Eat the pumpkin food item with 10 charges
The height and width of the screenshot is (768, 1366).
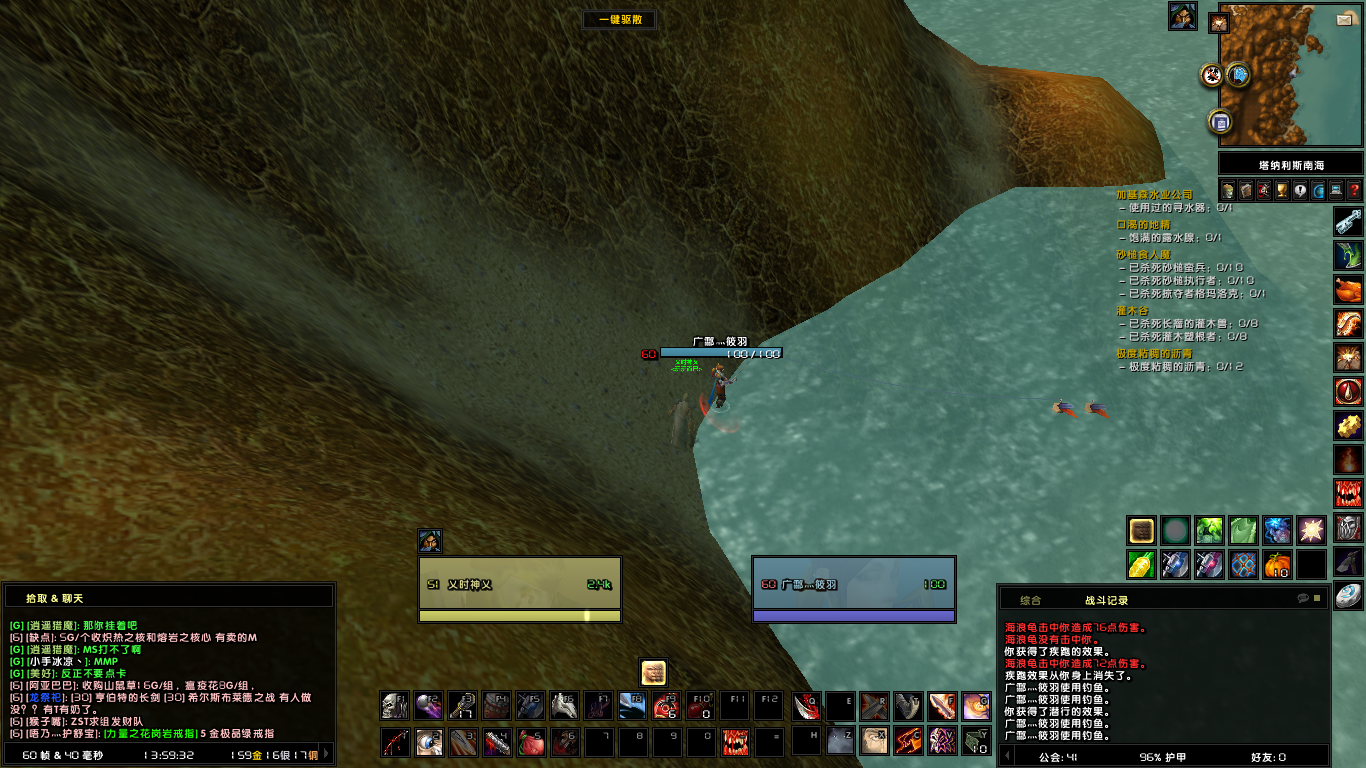1276,565
